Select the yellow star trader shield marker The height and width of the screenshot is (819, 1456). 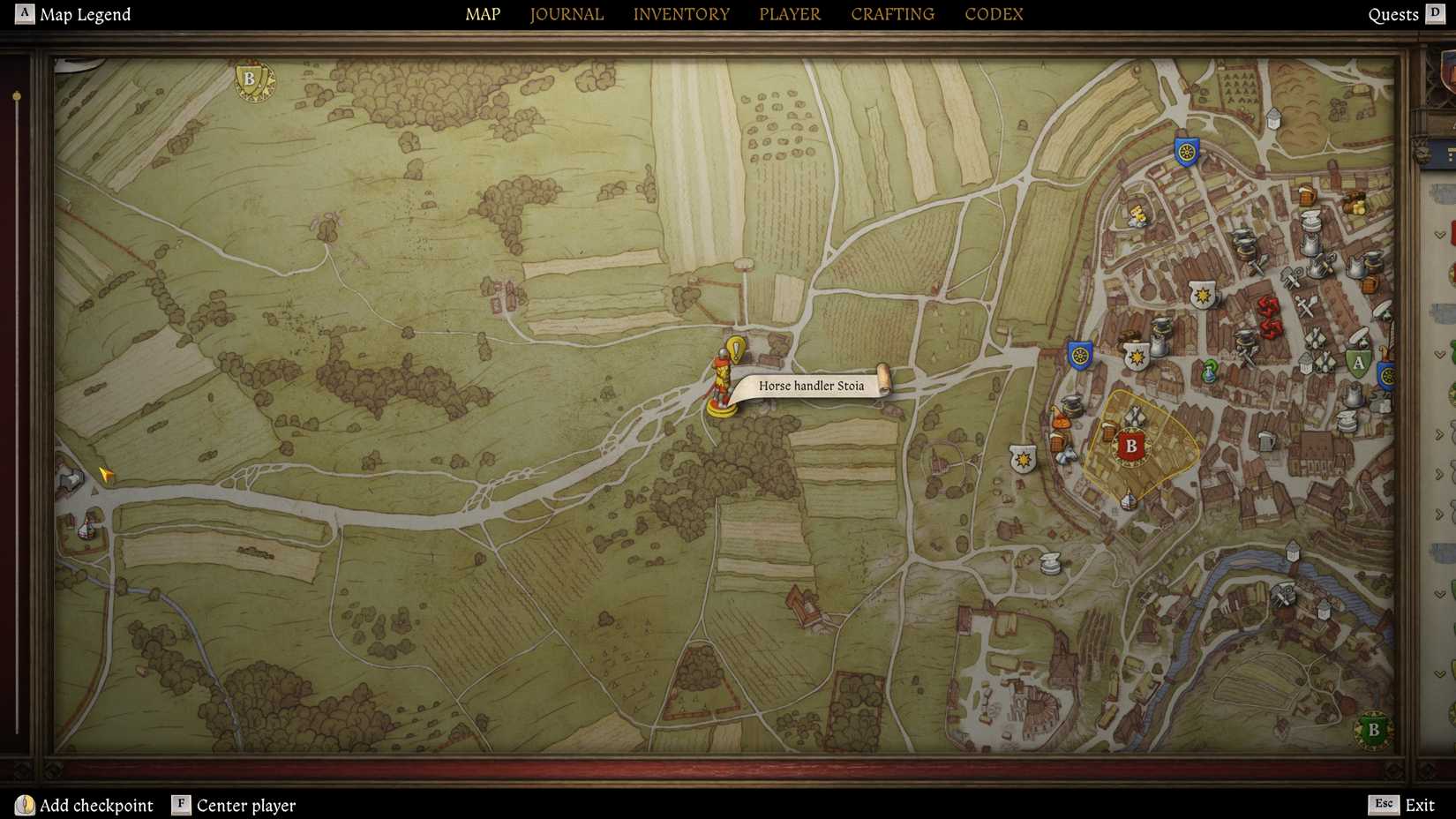(x=1202, y=294)
